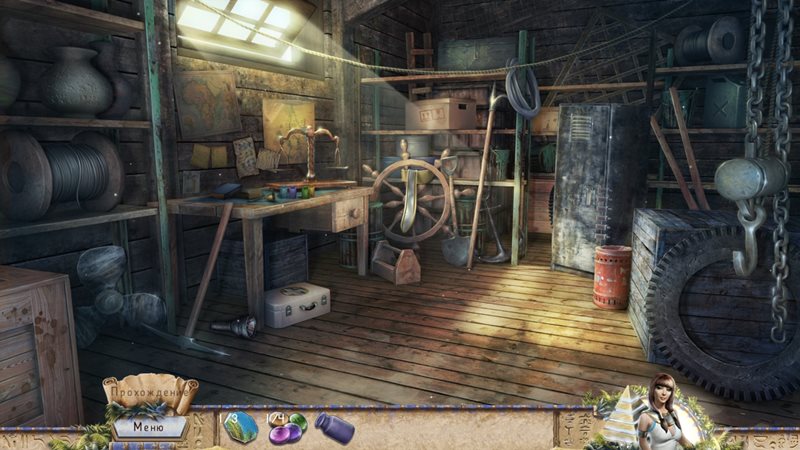The image size is (800, 450).
Task: Open the Прохождение walkthrough scroll
Action: tap(150, 393)
